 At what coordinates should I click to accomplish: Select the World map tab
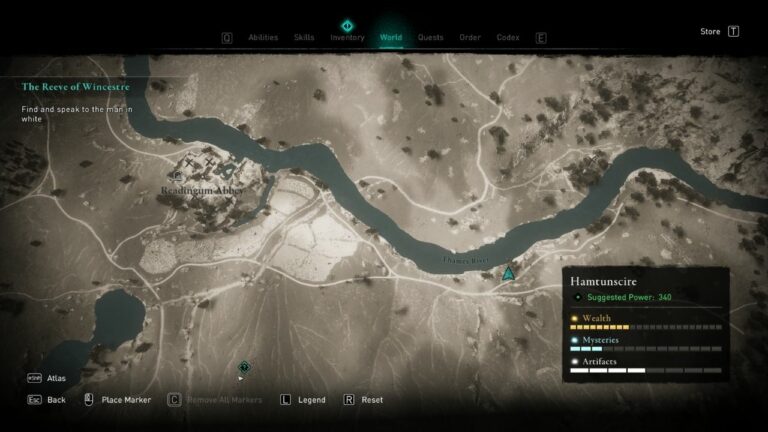coord(391,38)
